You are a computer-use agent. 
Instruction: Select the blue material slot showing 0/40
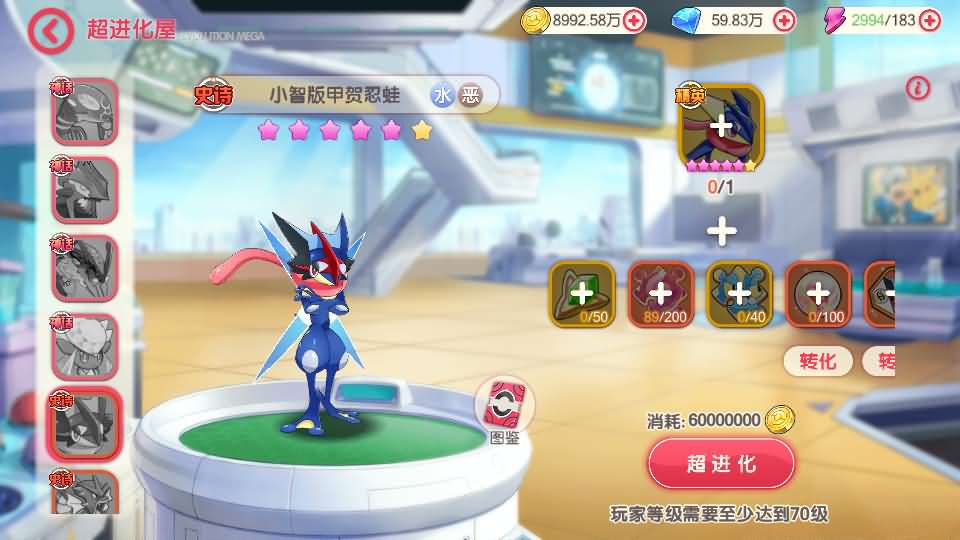[x=739, y=294]
